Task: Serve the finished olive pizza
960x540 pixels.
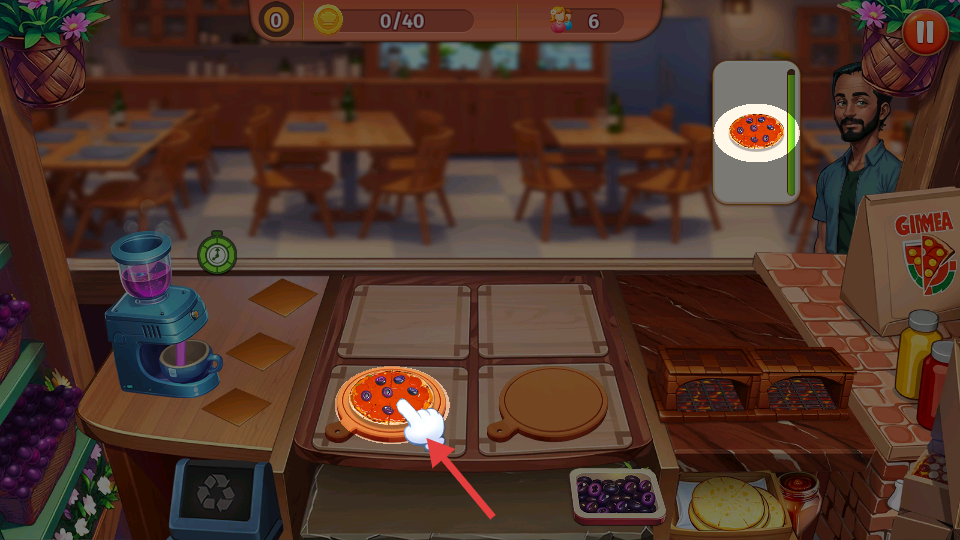Action: point(384,397)
